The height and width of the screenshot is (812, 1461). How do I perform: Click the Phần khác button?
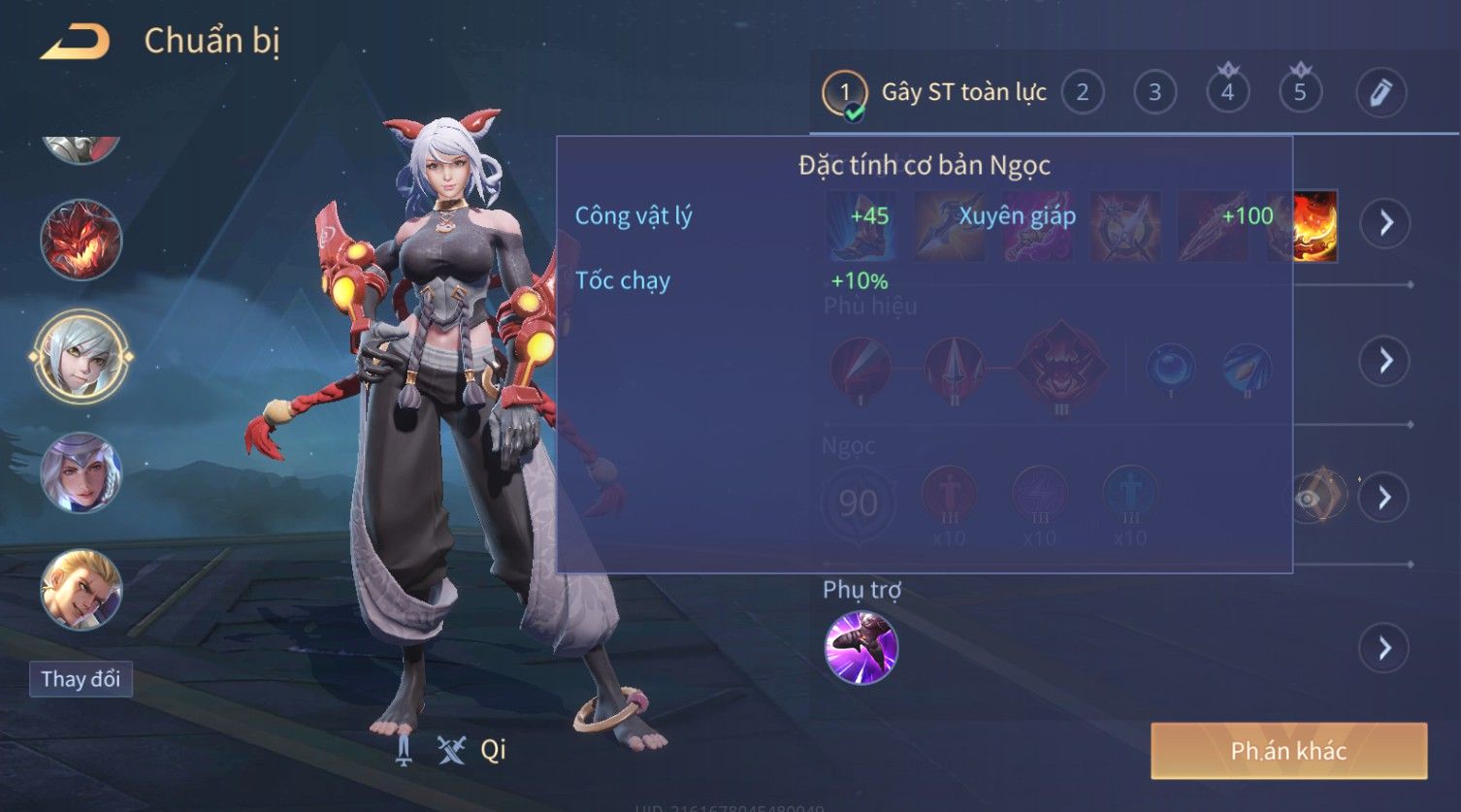1288,751
